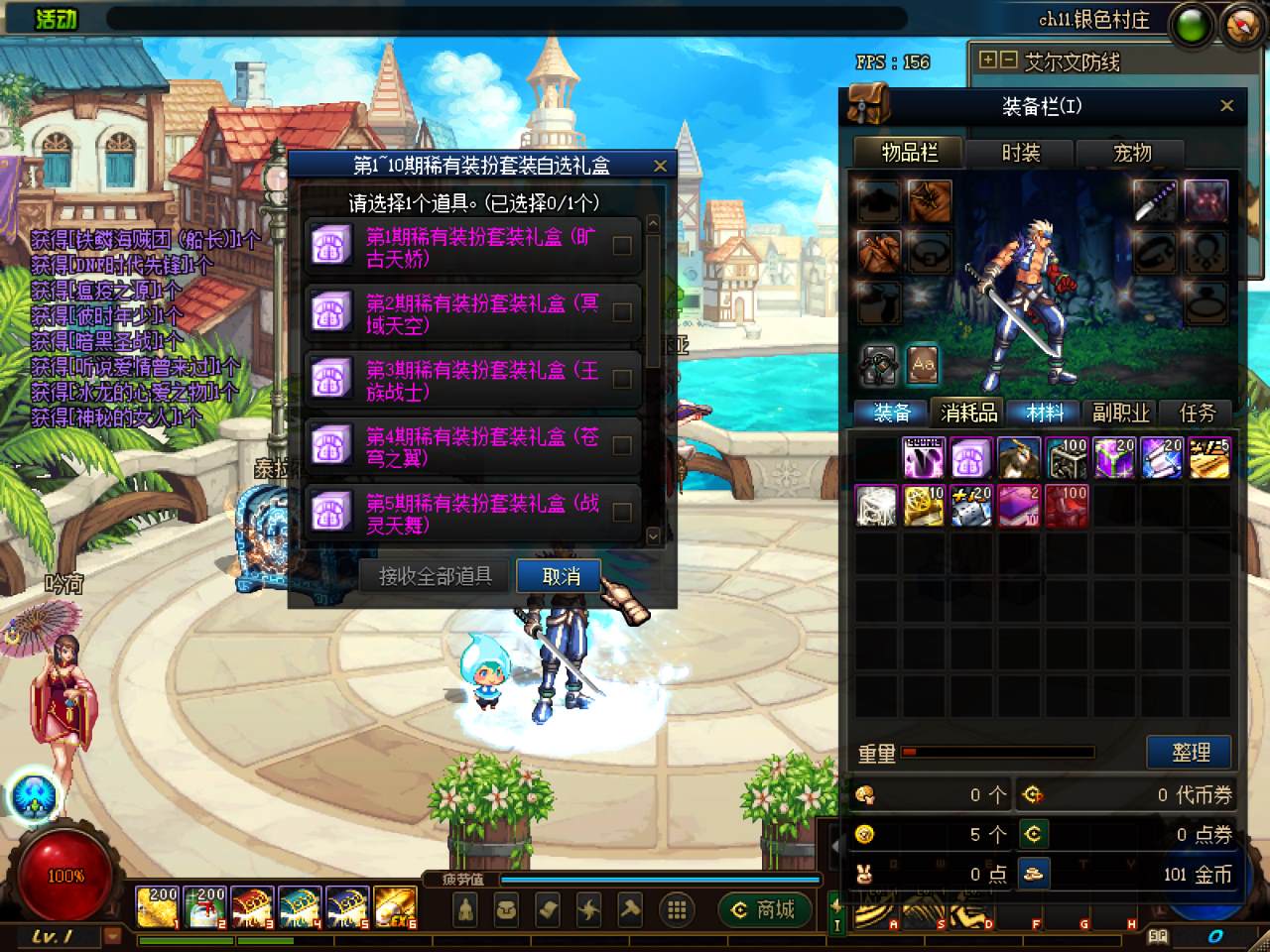Tick the checkbox for 第3期 gift box
The image size is (1270, 952).
622,379
